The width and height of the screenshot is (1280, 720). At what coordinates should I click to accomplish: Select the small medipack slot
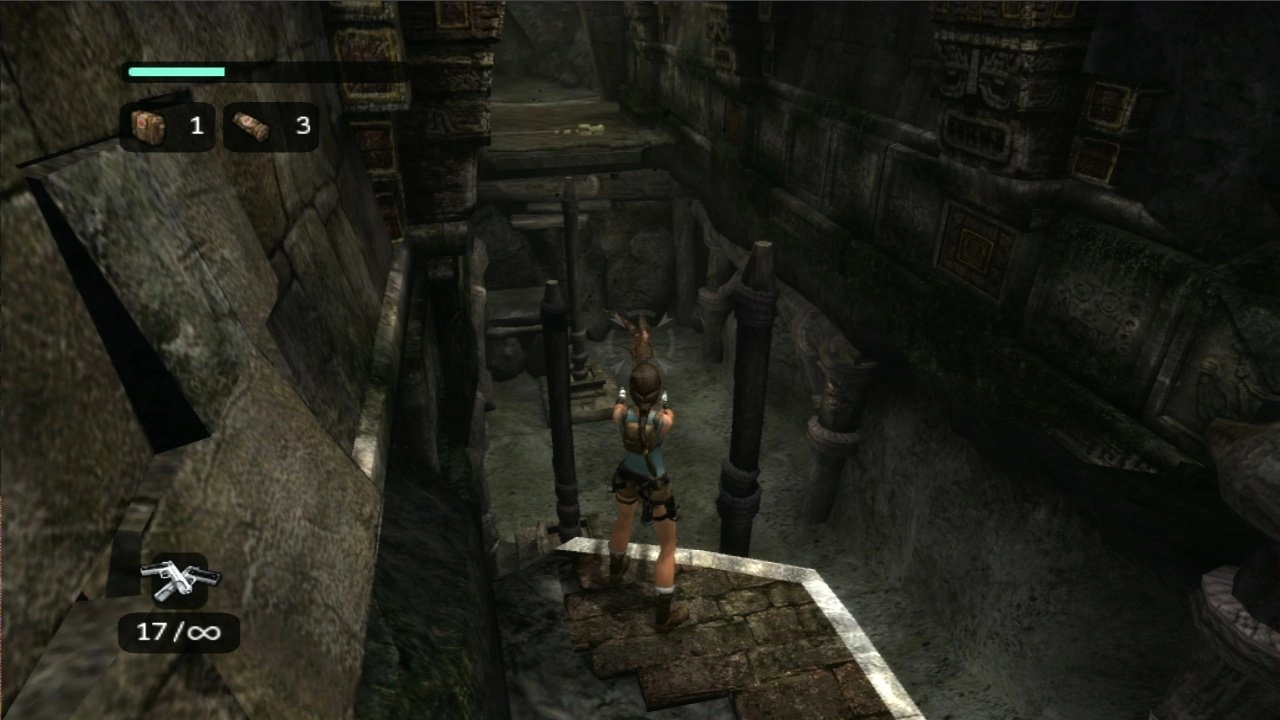tap(270, 126)
